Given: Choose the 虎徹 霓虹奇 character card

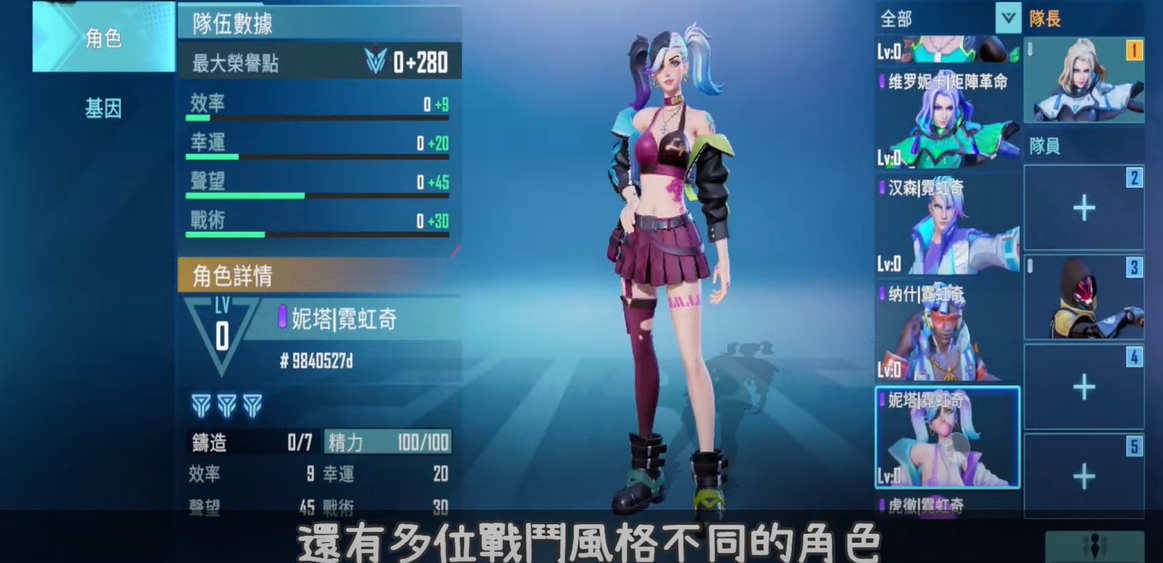Looking at the screenshot, I should 947,506.
